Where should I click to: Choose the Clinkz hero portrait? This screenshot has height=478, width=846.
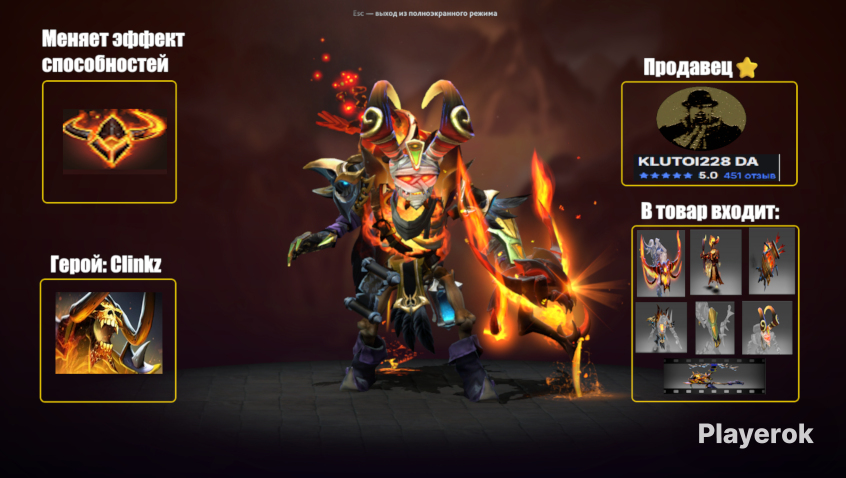tap(108, 333)
